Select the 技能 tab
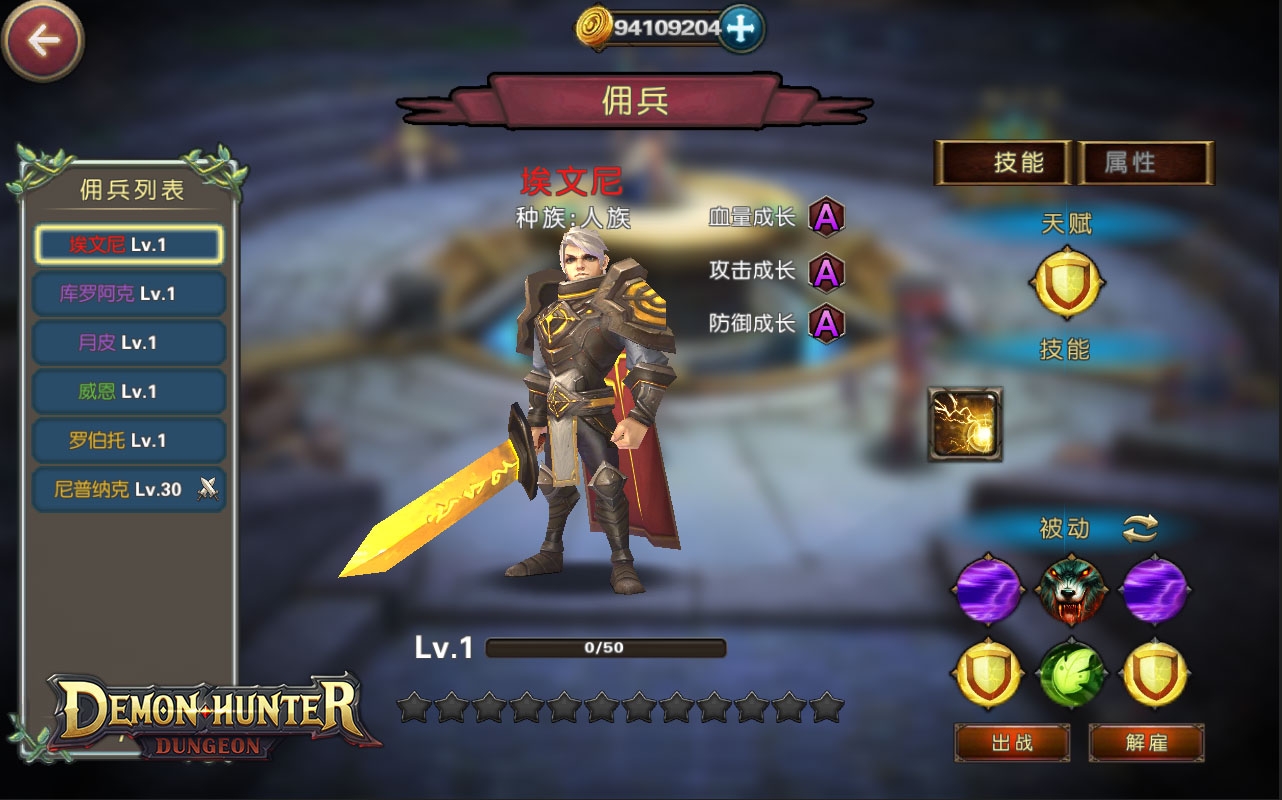1282x800 pixels. (x=1005, y=163)
